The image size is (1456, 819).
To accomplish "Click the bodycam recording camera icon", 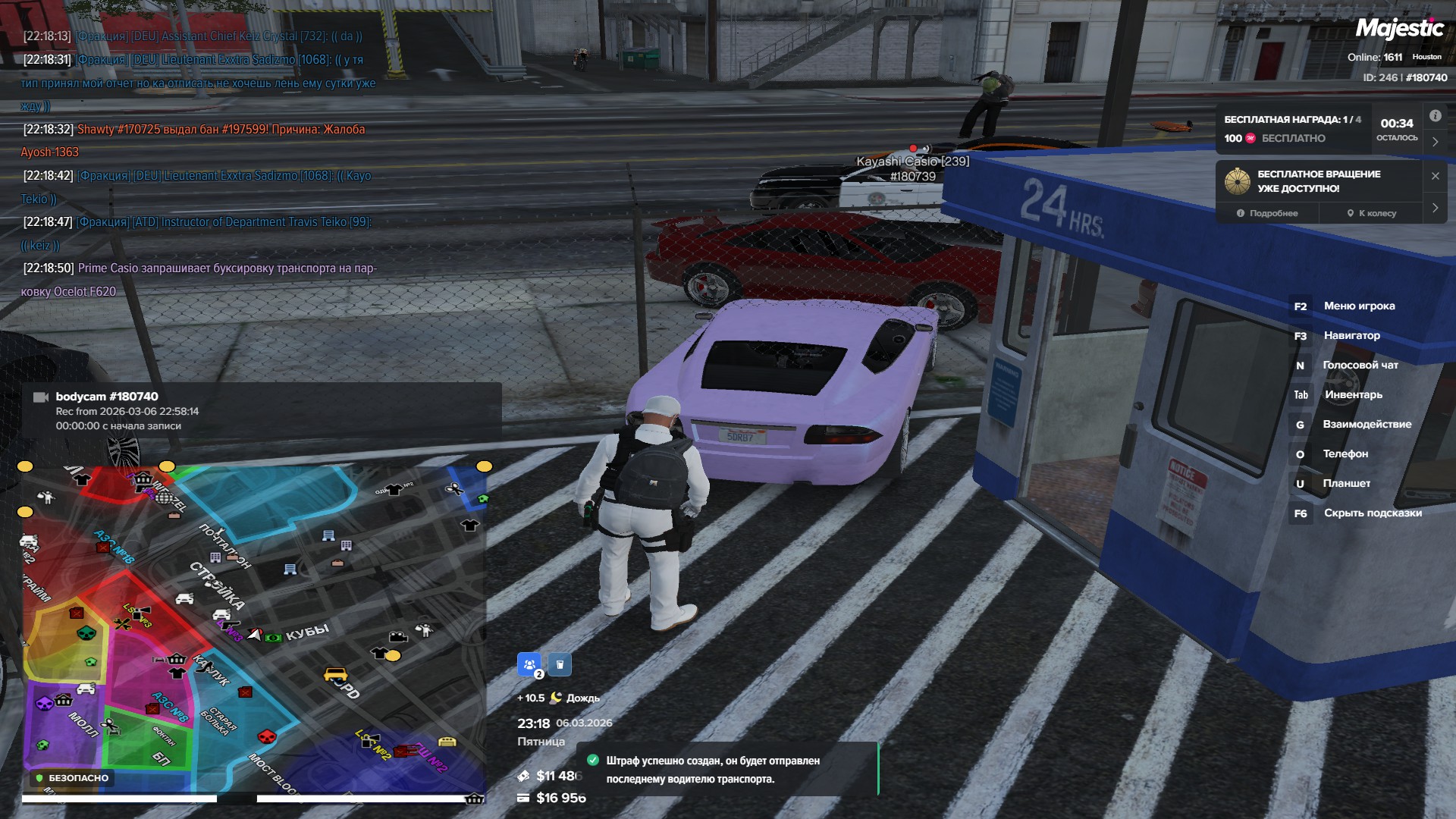I will point(41,397).
